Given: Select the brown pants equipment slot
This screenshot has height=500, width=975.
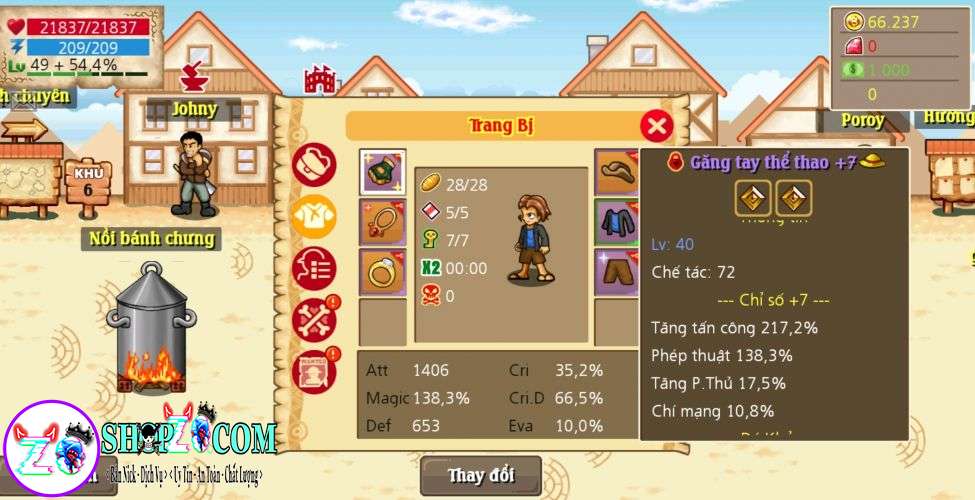Looking at the screenshot, I should tap(617, 272).
